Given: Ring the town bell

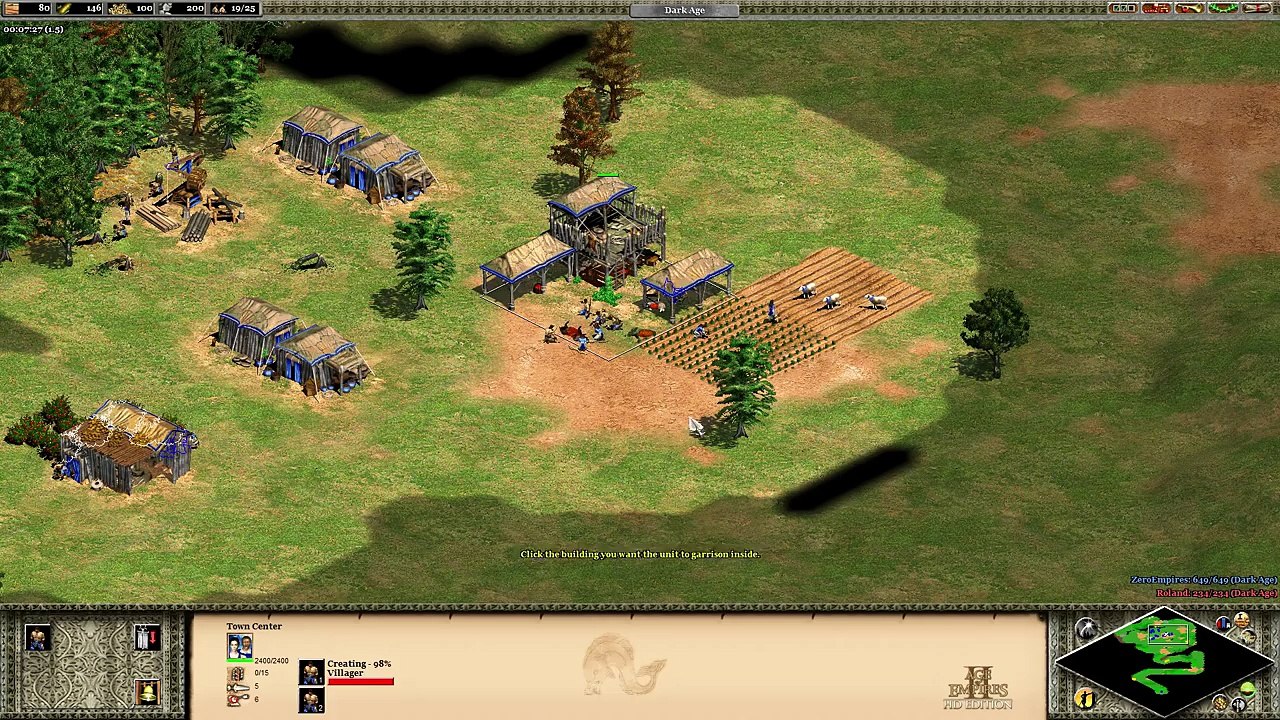Looking at the screenshot, I should [x=146, y=692].
